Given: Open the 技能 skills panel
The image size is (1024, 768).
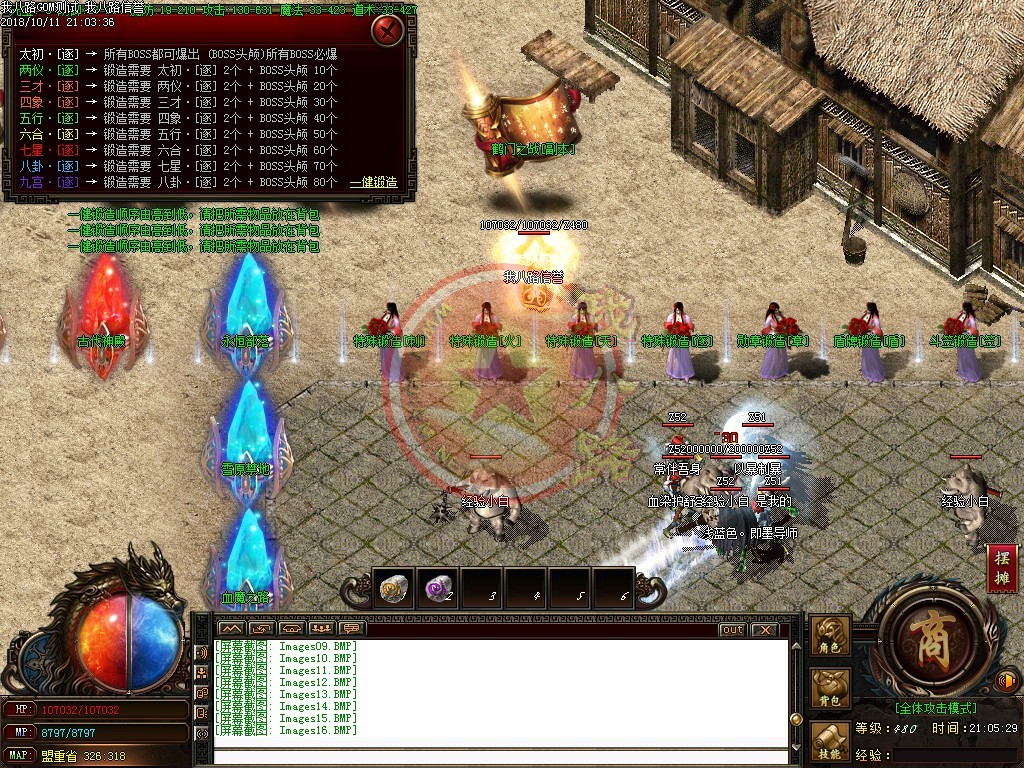Looking at the screenshot, I should pyautogui.click(x=830, y=739).
